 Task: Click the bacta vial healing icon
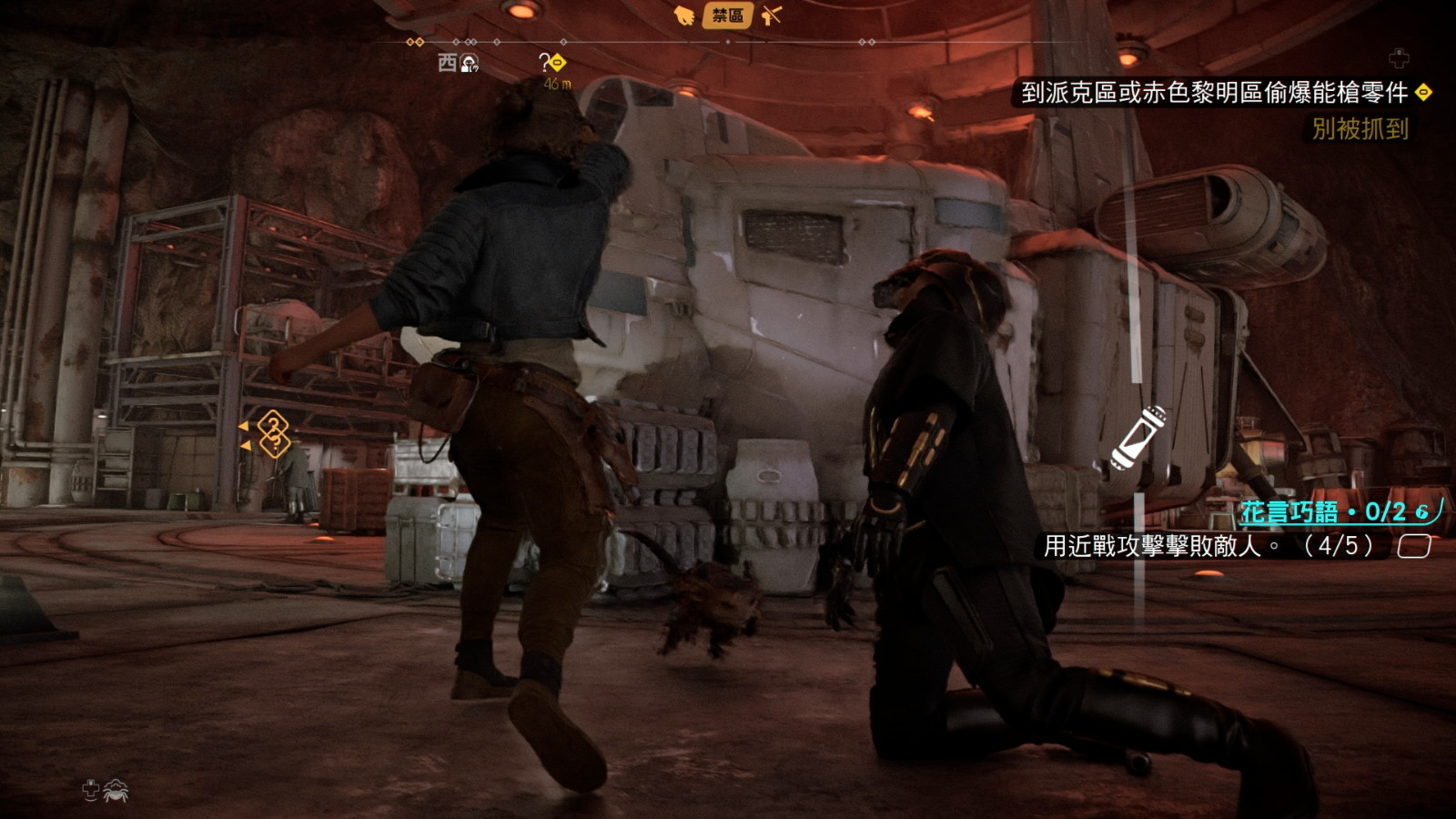(1138, 438)
